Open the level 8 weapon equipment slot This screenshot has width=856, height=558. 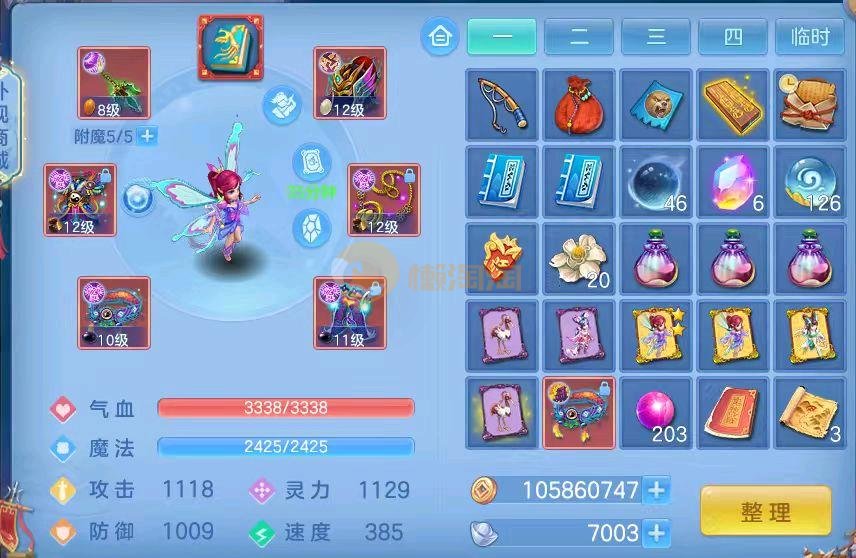[x=114, y=83]
